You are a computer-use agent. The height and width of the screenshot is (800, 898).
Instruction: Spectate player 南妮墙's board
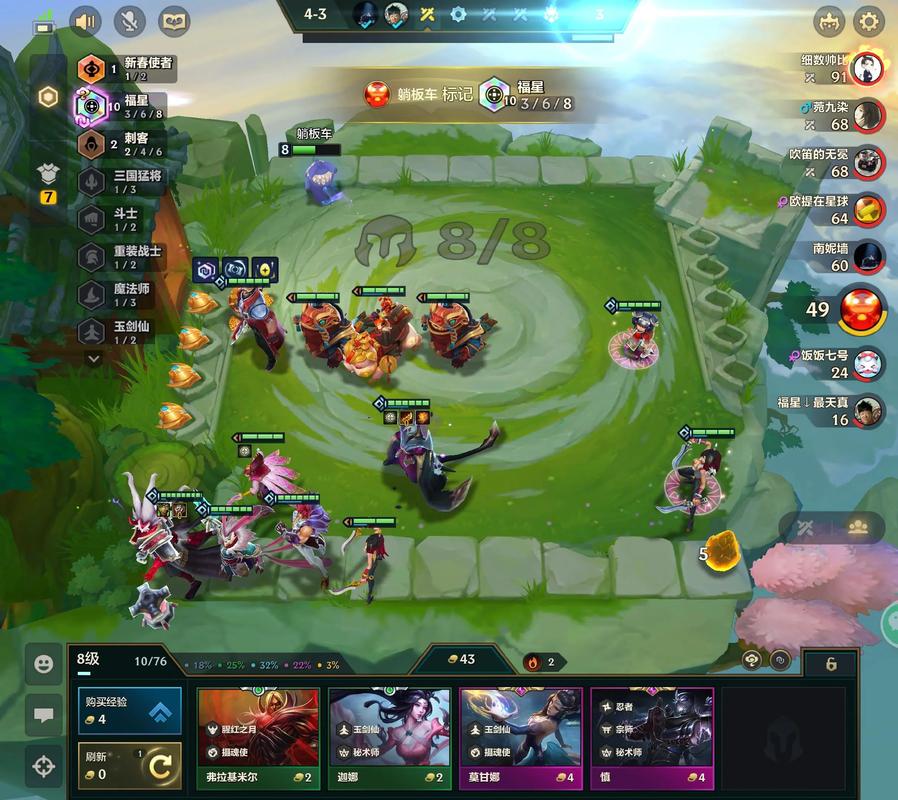point(868,257)
